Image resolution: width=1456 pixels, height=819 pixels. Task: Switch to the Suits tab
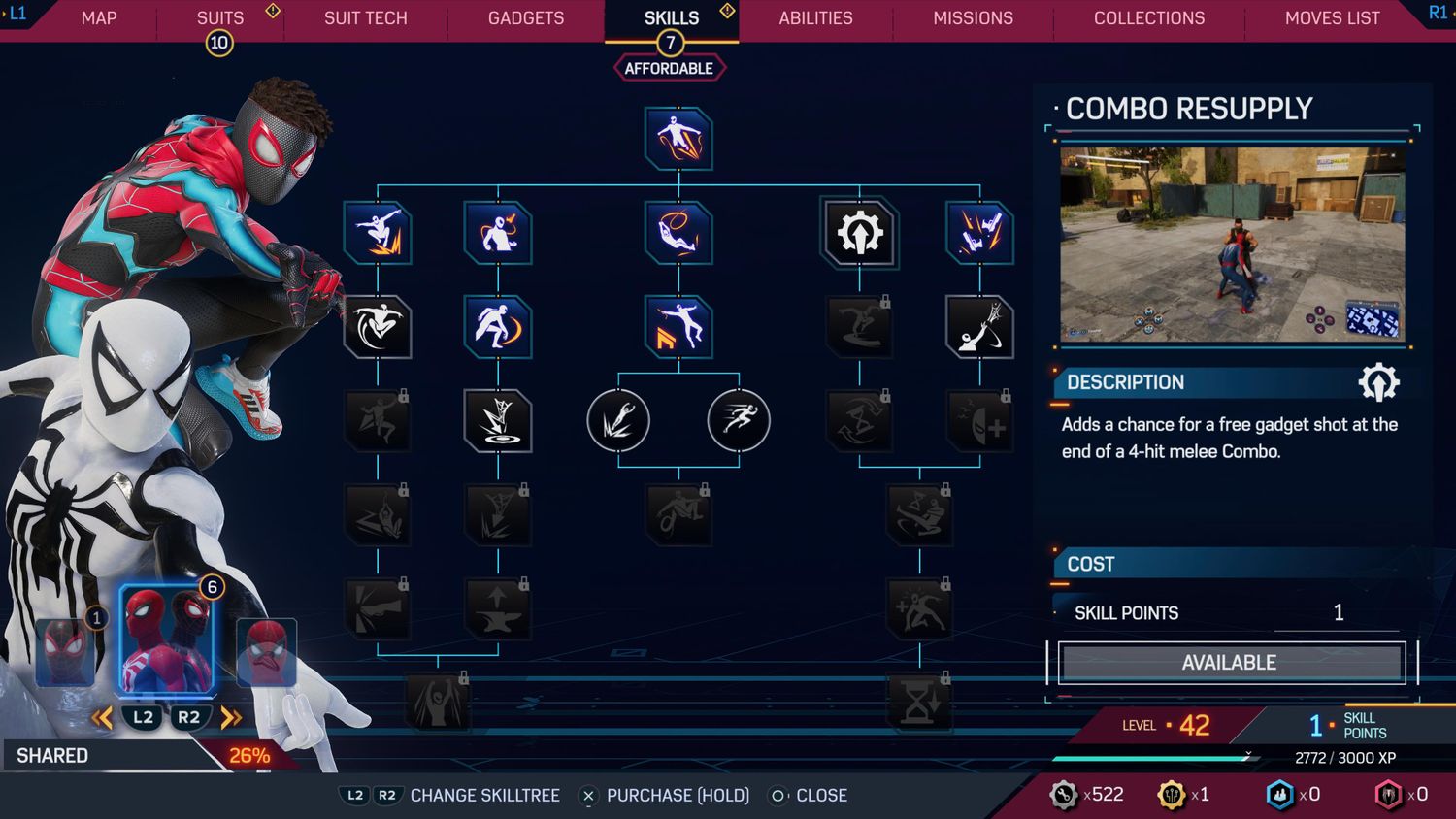tap(220, 18)
